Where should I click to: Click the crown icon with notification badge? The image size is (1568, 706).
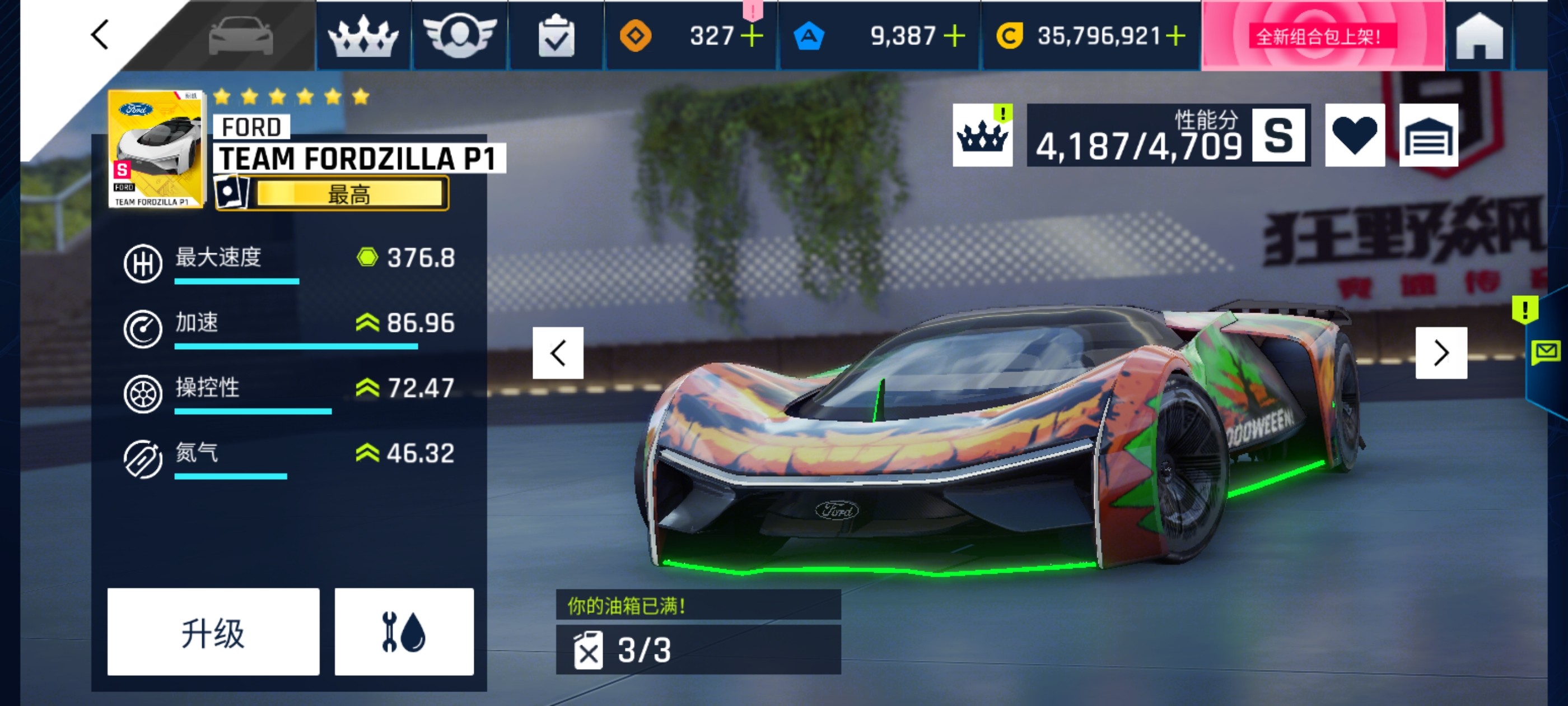(x=982, y=134)
